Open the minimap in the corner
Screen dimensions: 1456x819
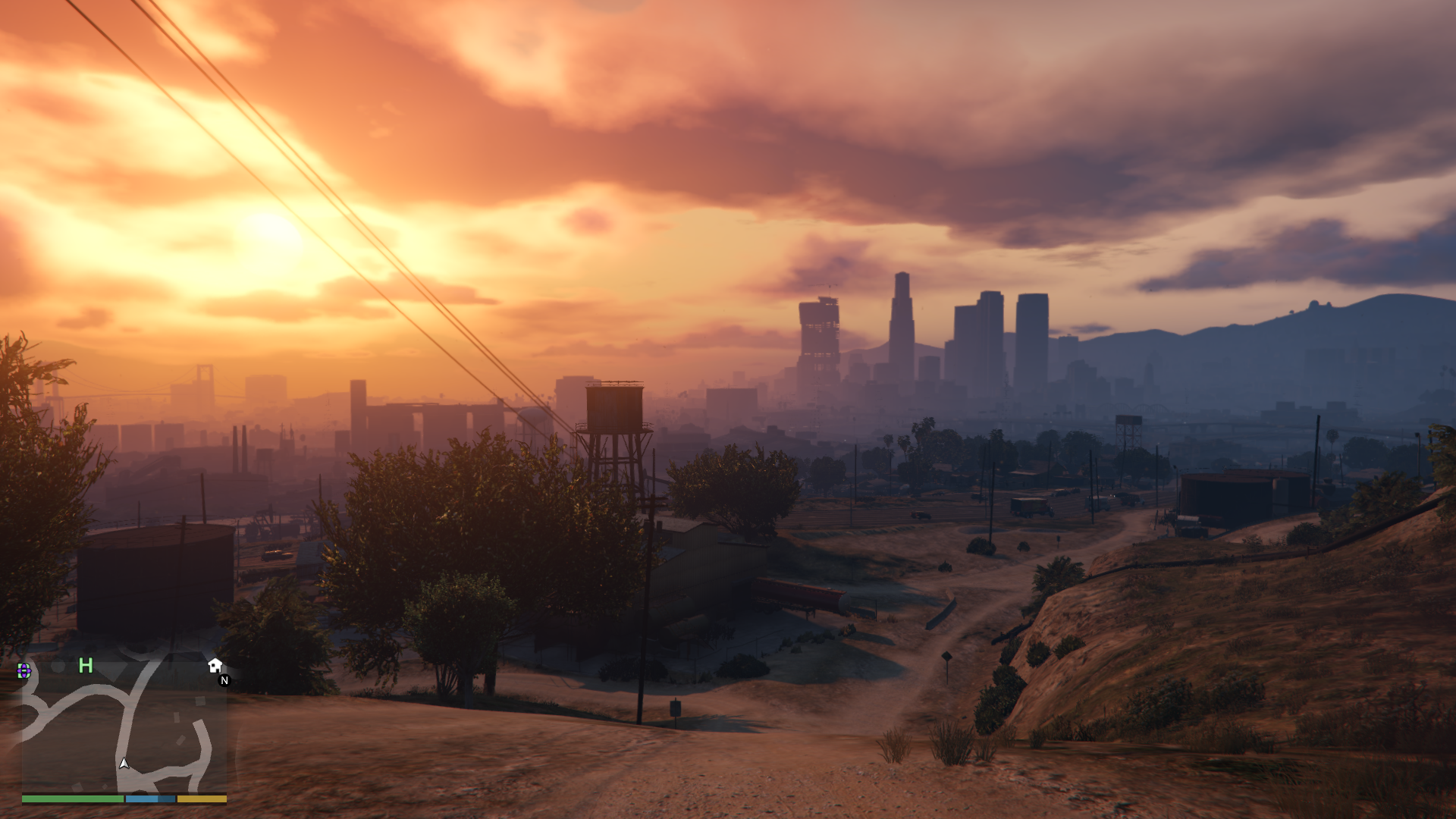click(124, 726)
